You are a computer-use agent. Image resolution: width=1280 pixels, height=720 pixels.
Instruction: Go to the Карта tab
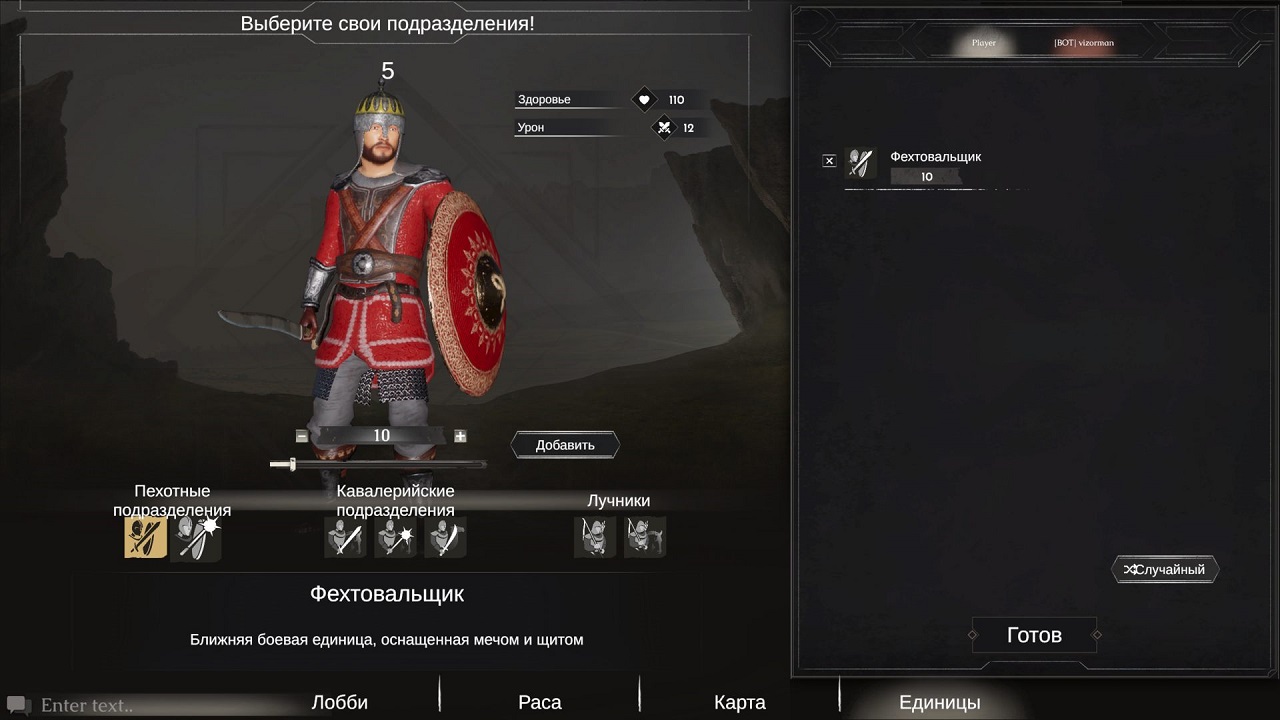[740, 702]
